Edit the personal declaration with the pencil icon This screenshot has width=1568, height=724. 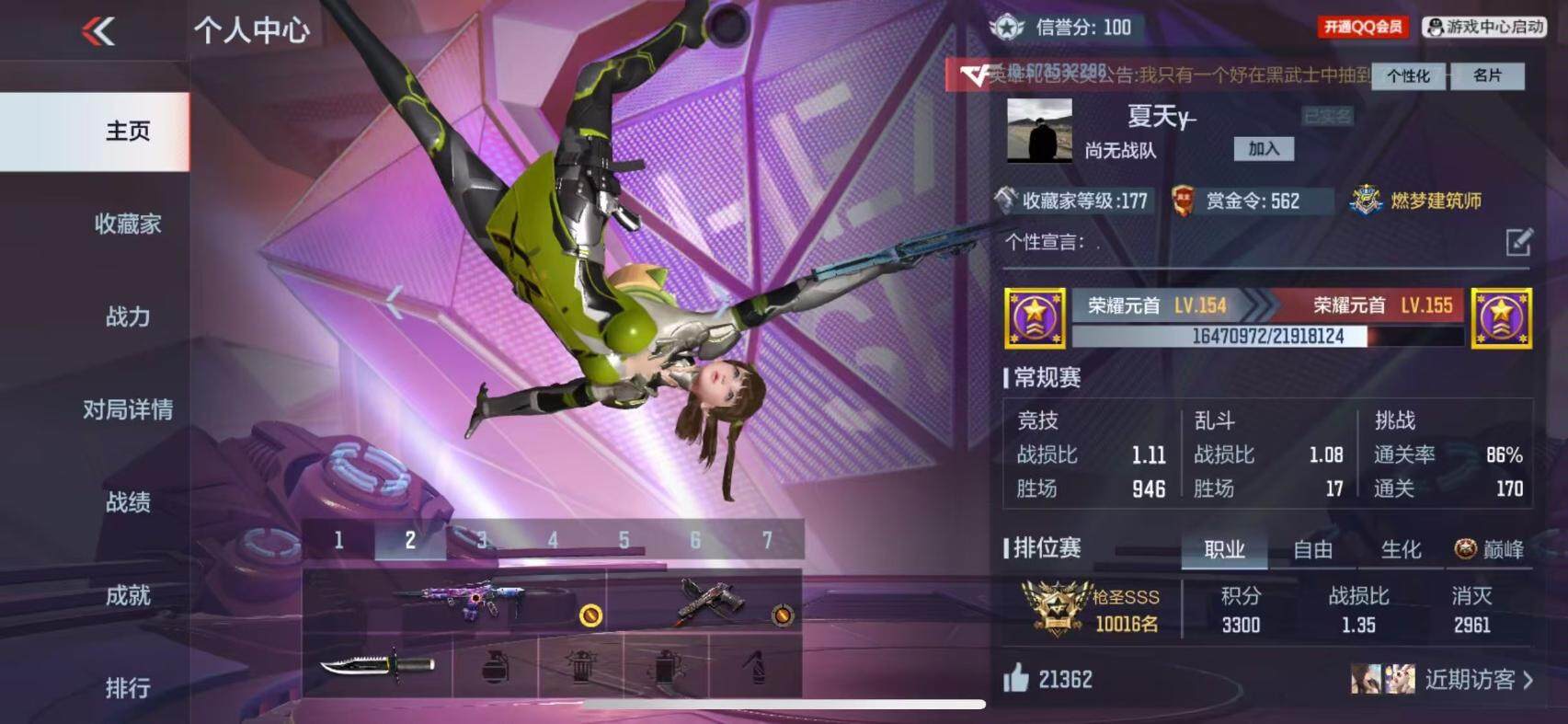1518,242
